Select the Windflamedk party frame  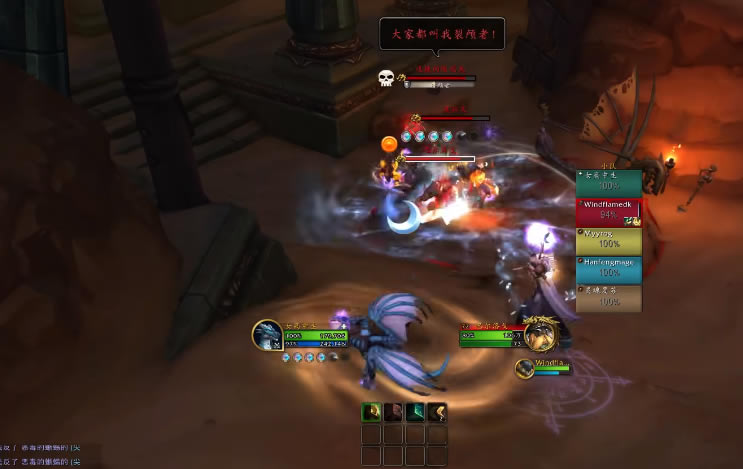[x=608, y=210]
